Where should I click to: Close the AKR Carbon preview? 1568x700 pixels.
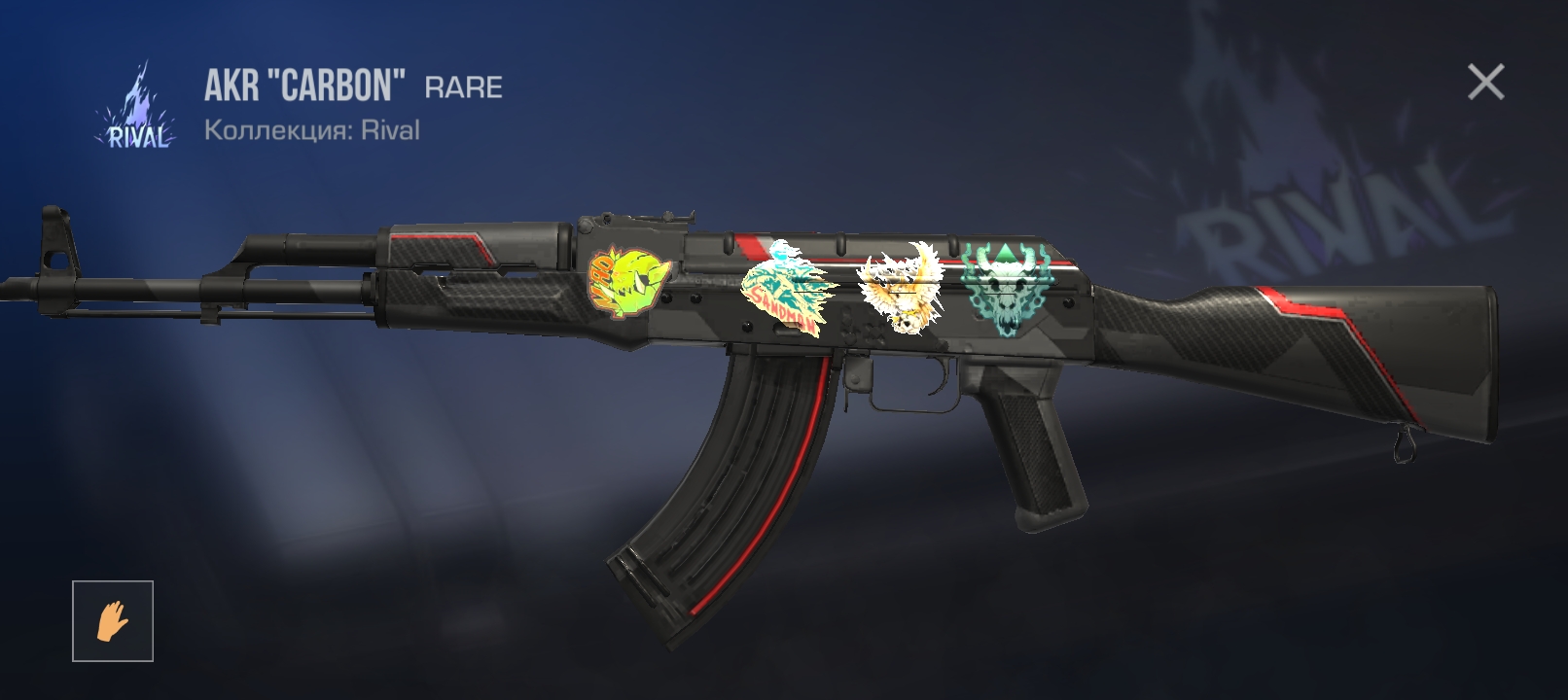click(1485, 83)
